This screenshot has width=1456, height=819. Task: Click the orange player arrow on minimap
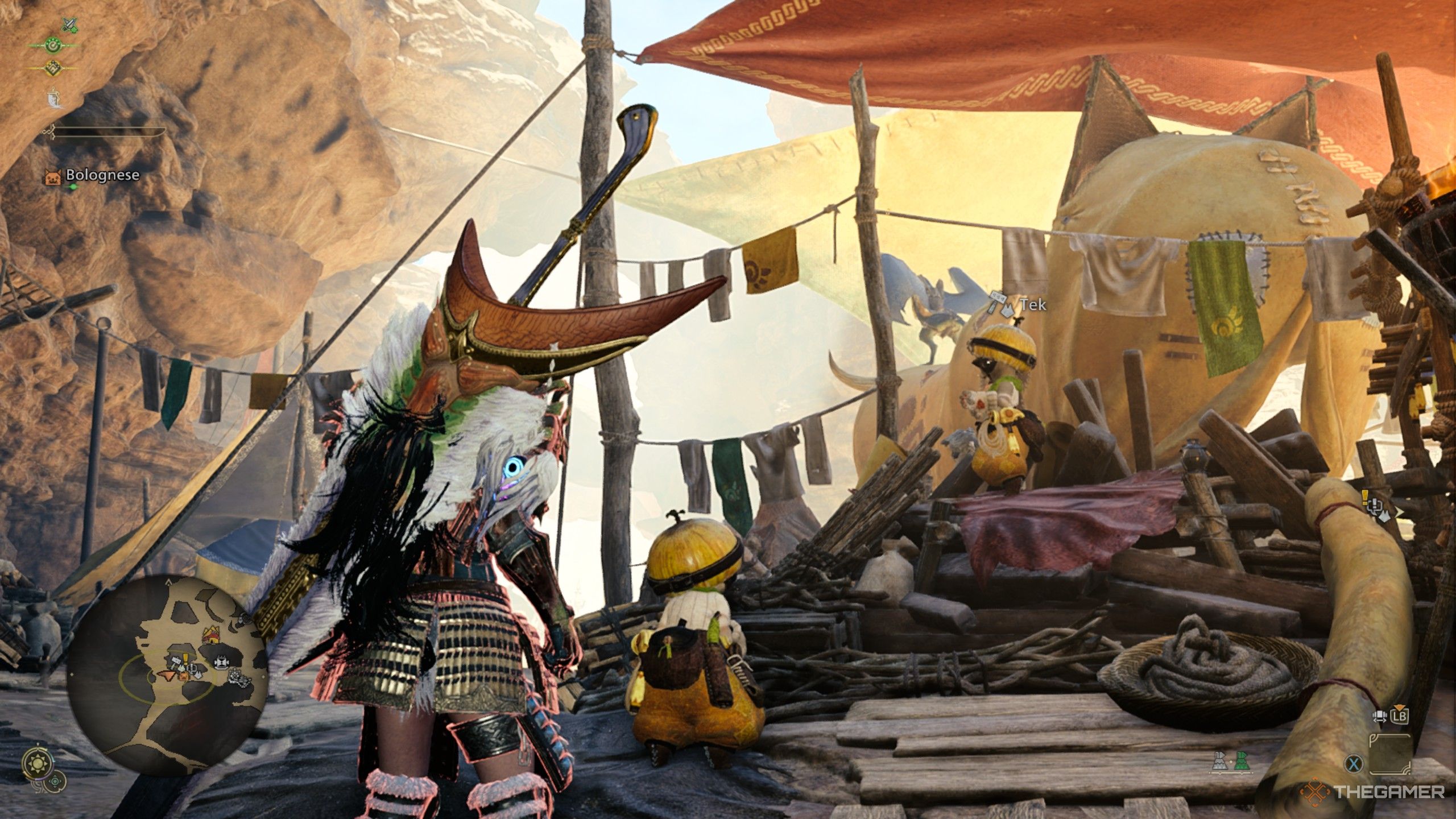[167, 675]
